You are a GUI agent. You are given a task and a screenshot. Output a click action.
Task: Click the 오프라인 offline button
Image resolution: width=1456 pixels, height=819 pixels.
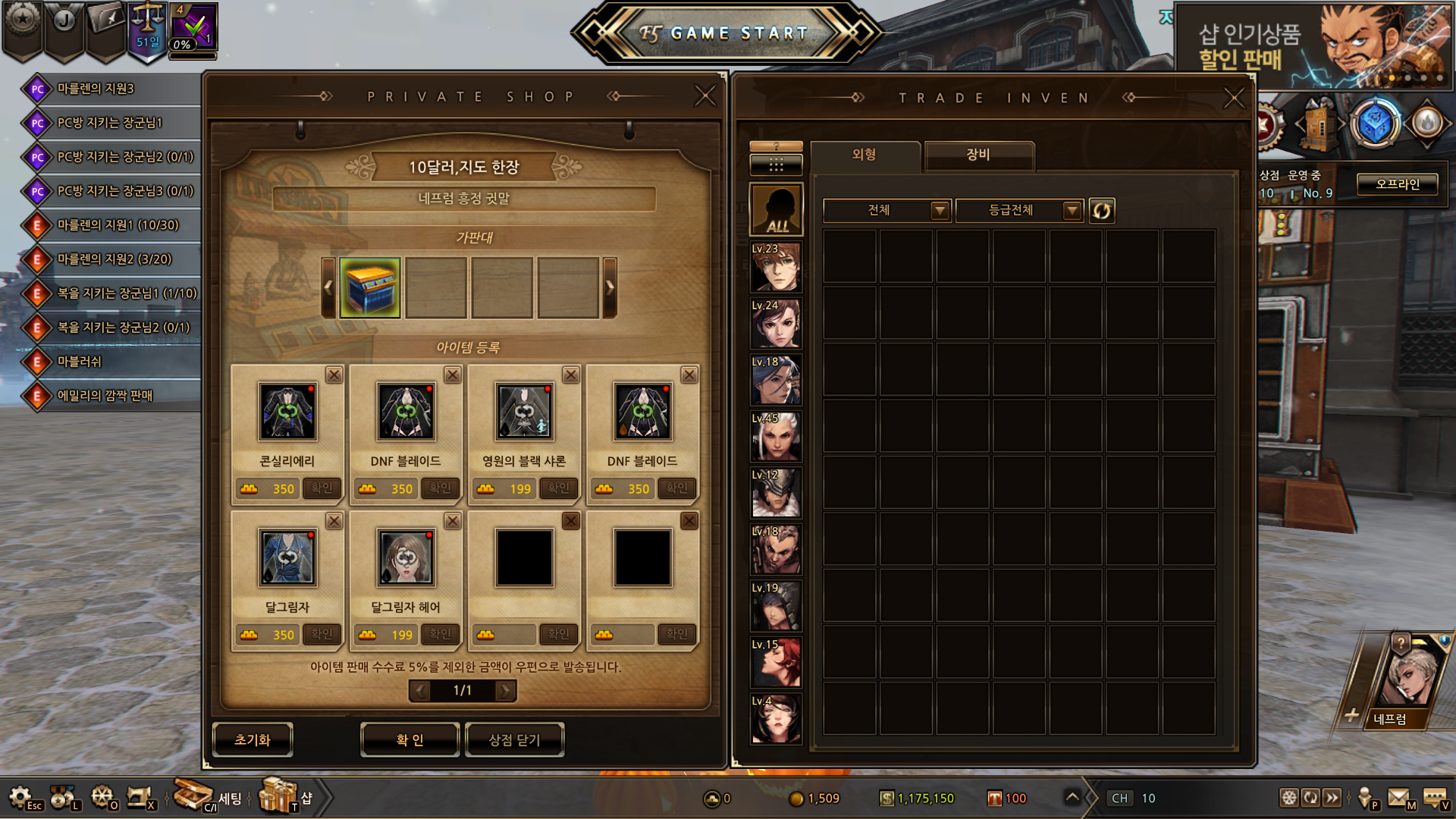pyautogui.click(x=1397, y=184)
